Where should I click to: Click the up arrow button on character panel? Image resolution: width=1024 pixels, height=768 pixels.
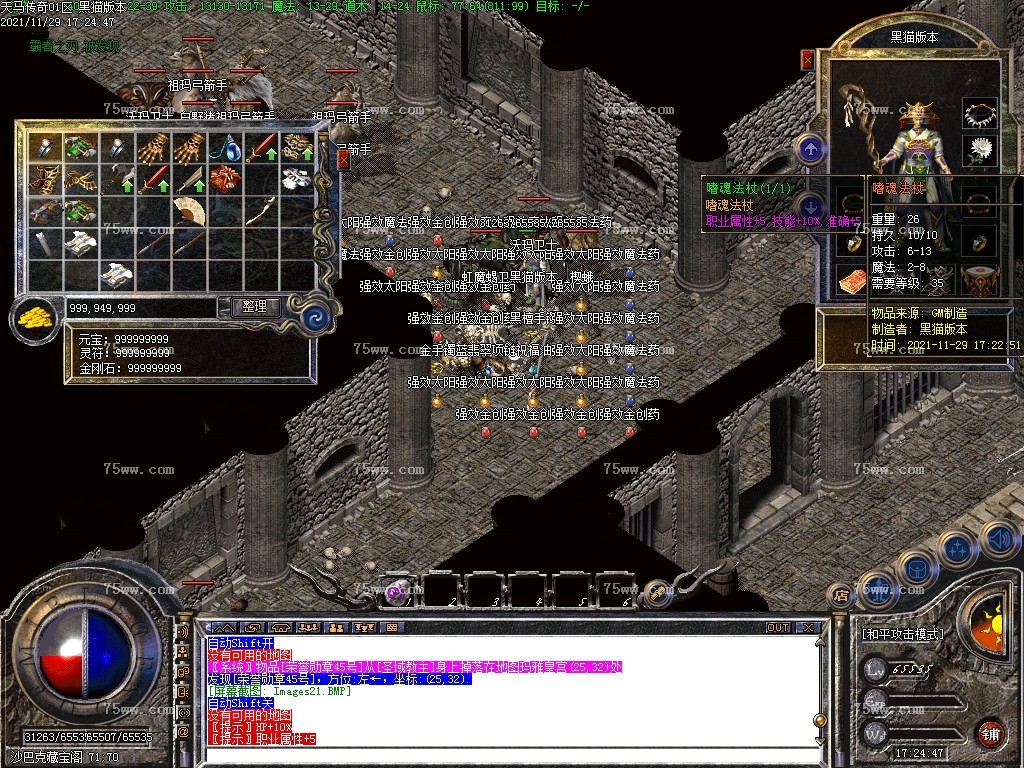click(x=809, y=150)
